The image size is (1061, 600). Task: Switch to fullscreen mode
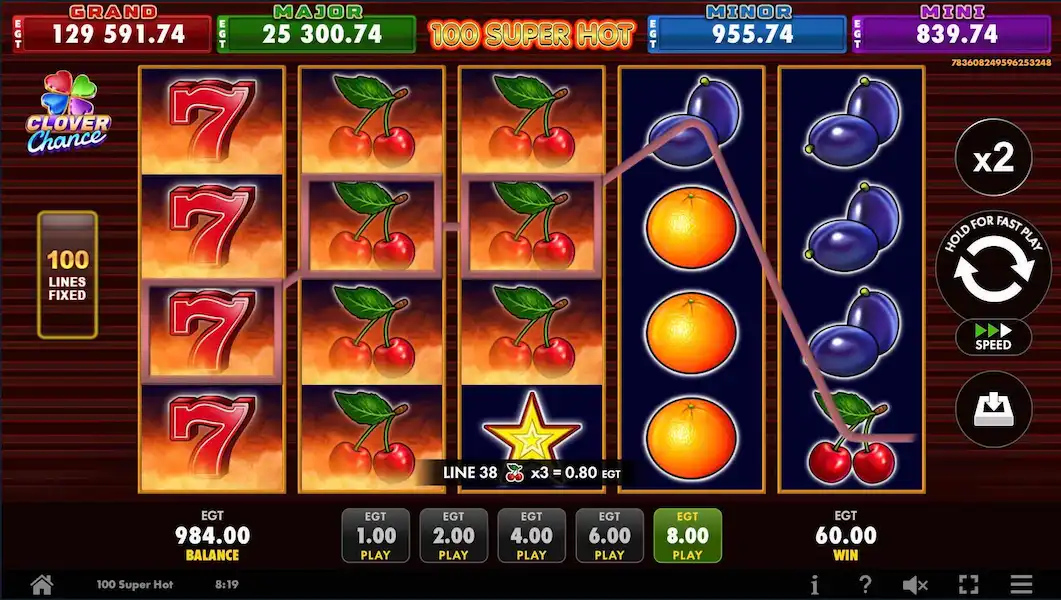click(x=968, y=585)
